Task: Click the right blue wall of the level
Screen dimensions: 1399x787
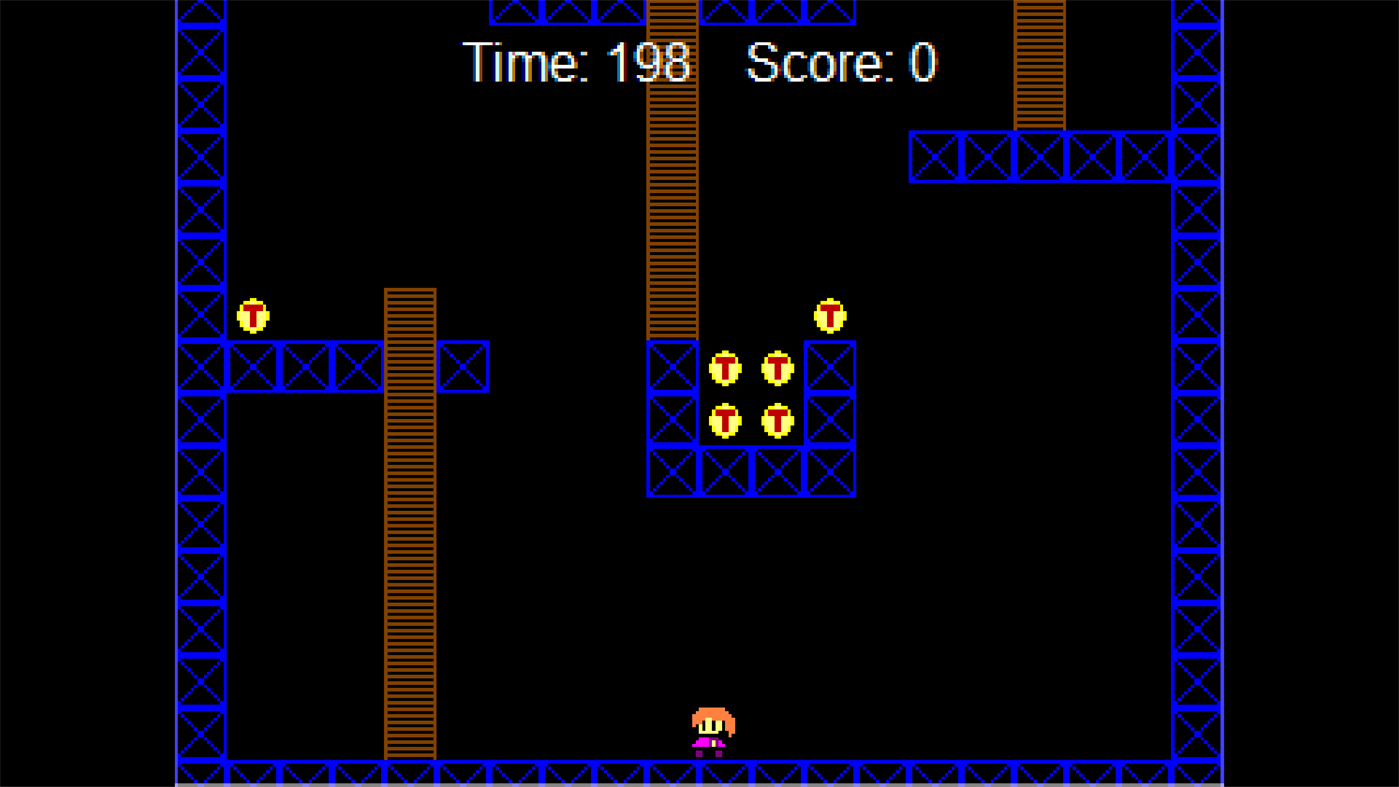Action: point(1197,400)
